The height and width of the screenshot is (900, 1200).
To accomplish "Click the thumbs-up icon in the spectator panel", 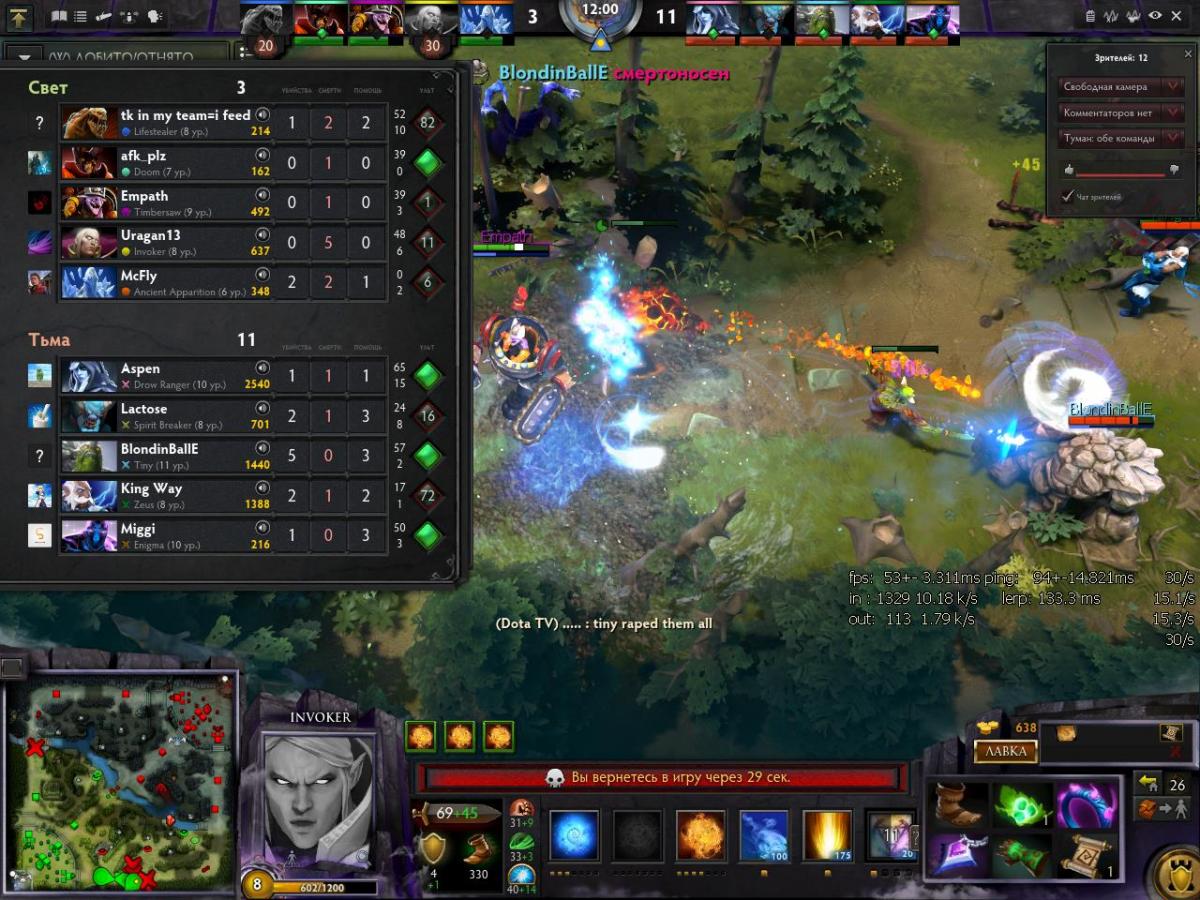I will tap(1067, 170).
